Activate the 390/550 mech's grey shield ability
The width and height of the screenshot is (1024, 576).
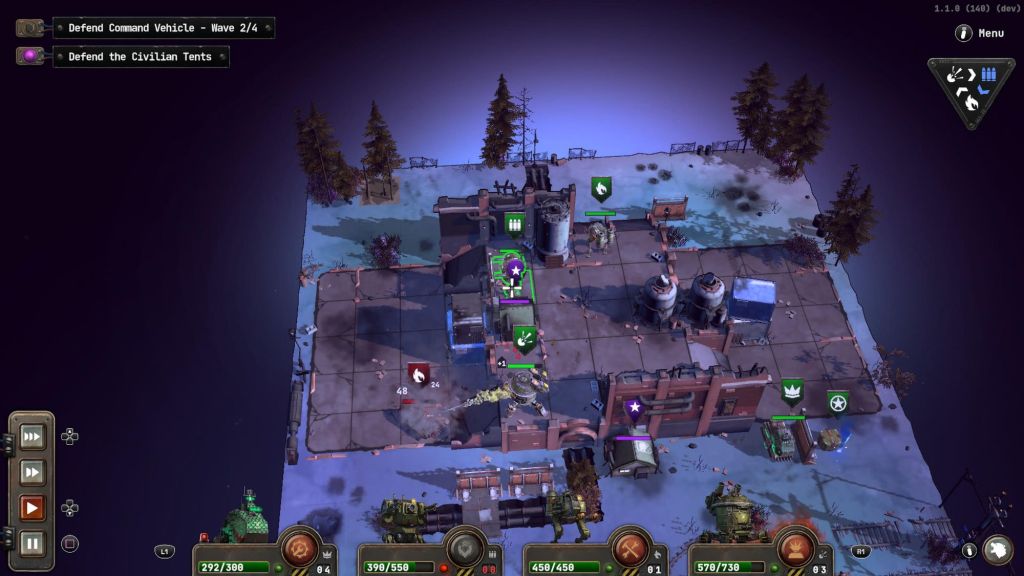[464, 548]
